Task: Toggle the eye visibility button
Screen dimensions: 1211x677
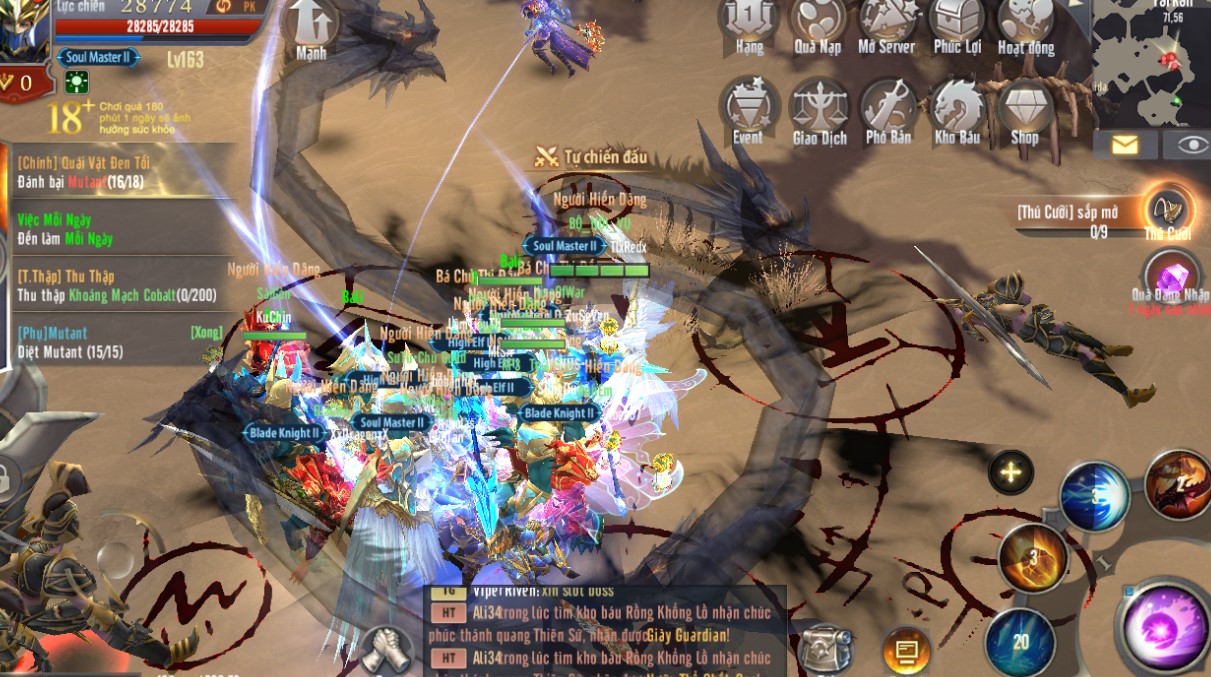Action: click(1192, 145)
